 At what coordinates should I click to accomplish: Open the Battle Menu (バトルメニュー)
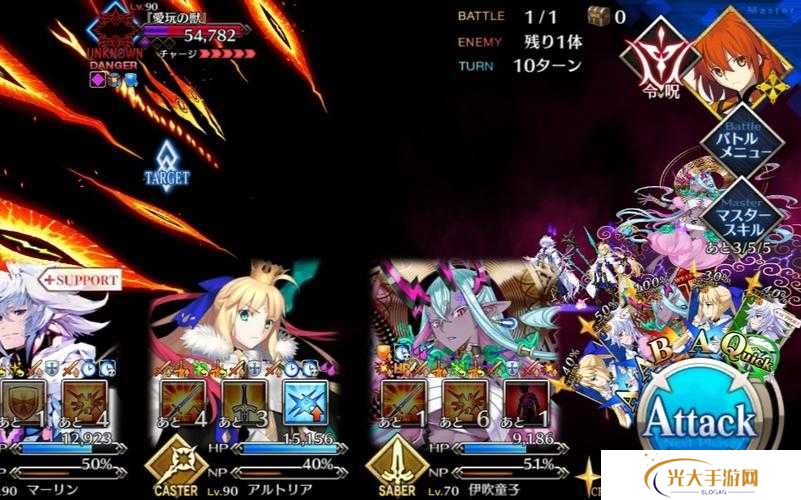pos(741,143)
